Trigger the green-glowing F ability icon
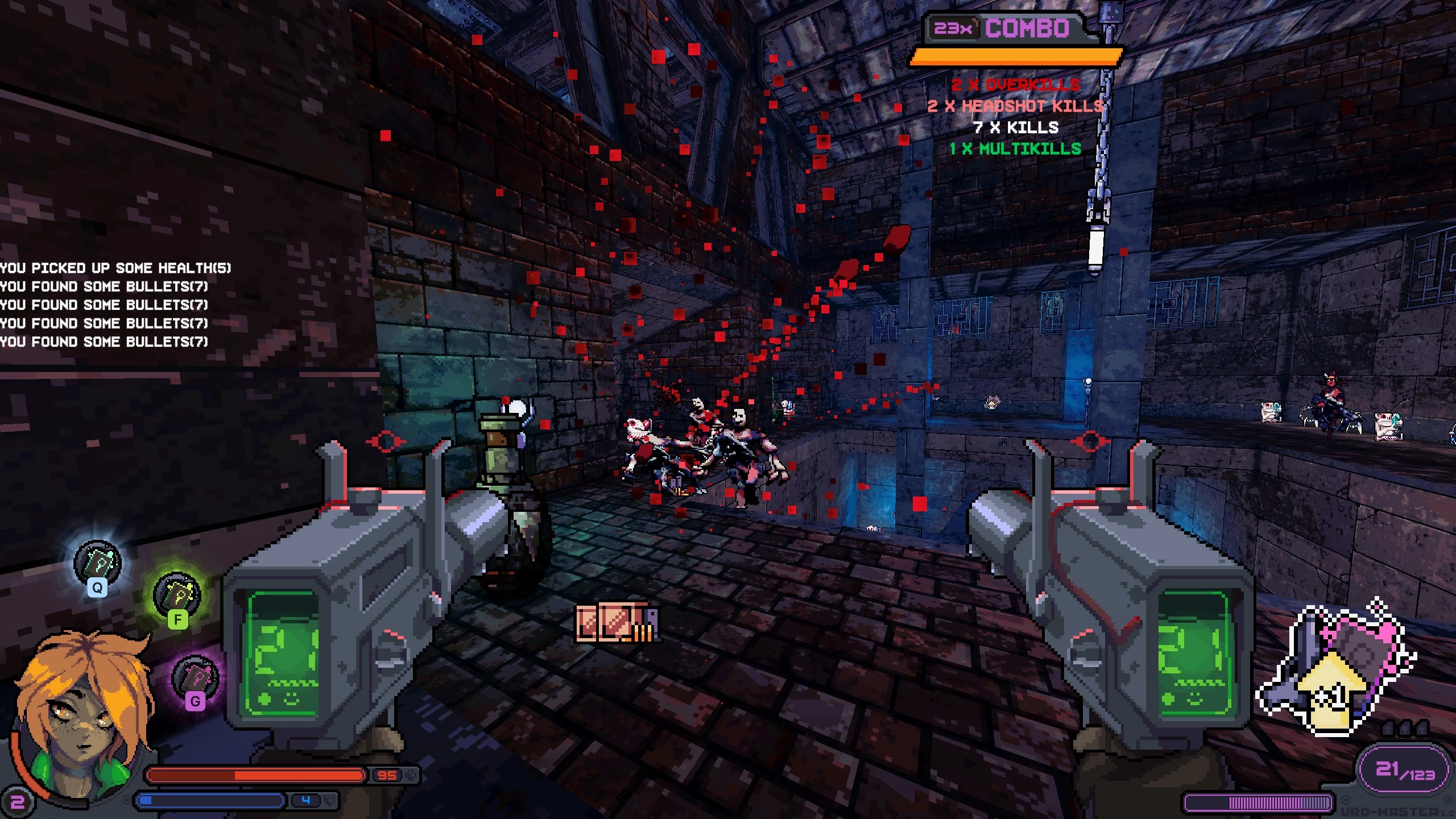The width and height of the screenshot is (1456, 819). (177, 597)
